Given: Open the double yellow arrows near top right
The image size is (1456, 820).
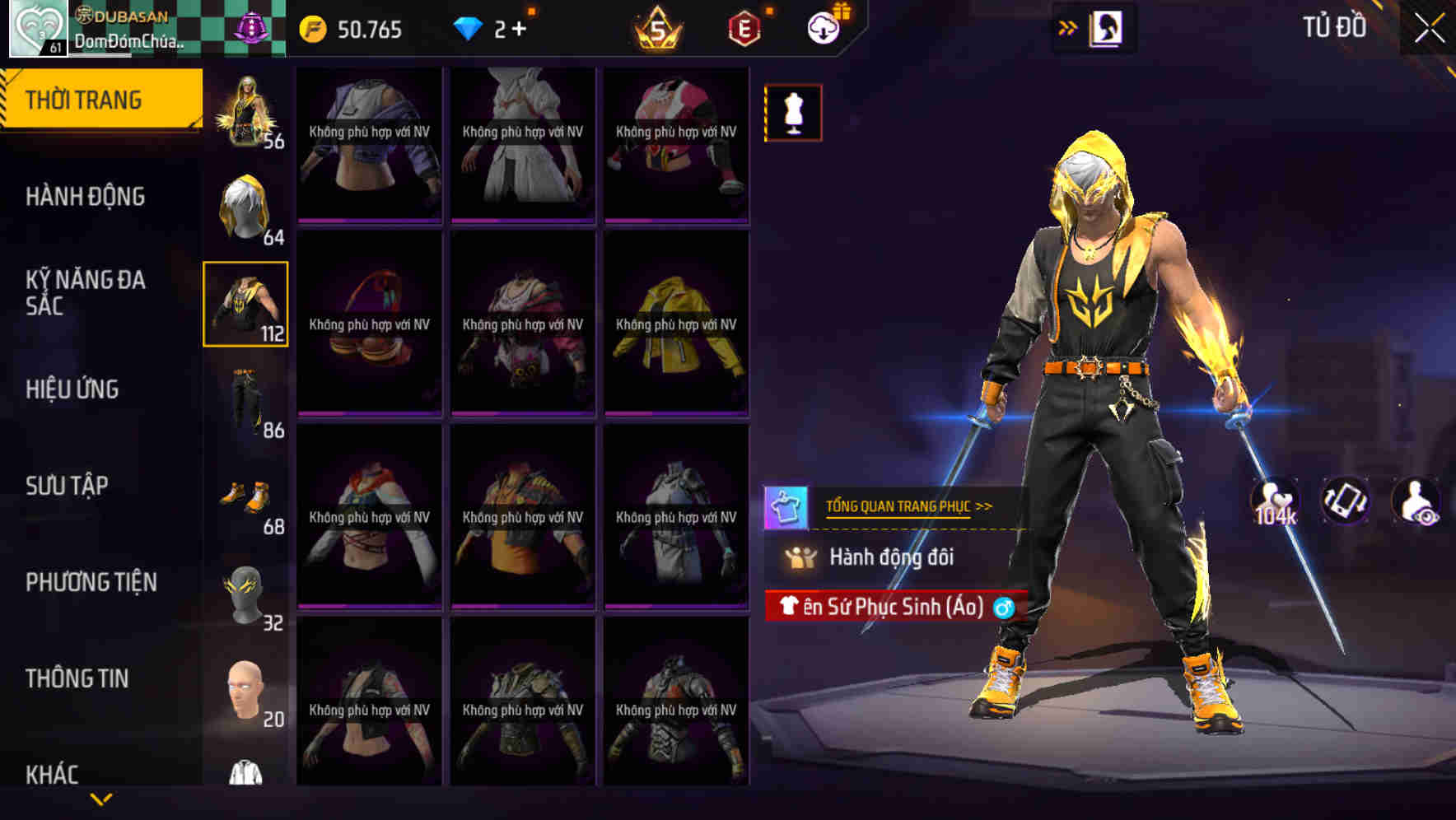Looking at the screenshot, I should coord(1069,26).
